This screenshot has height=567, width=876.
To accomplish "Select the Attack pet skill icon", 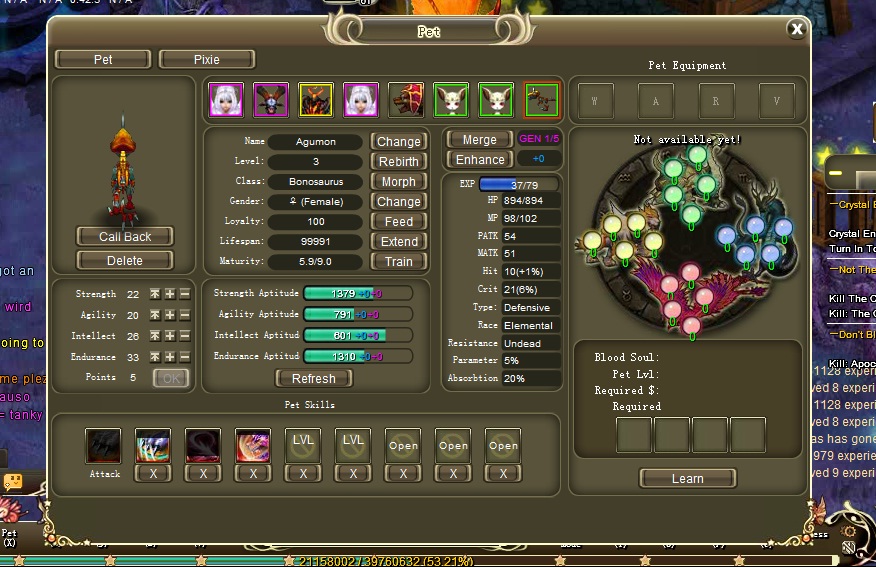I will point(104,446).
